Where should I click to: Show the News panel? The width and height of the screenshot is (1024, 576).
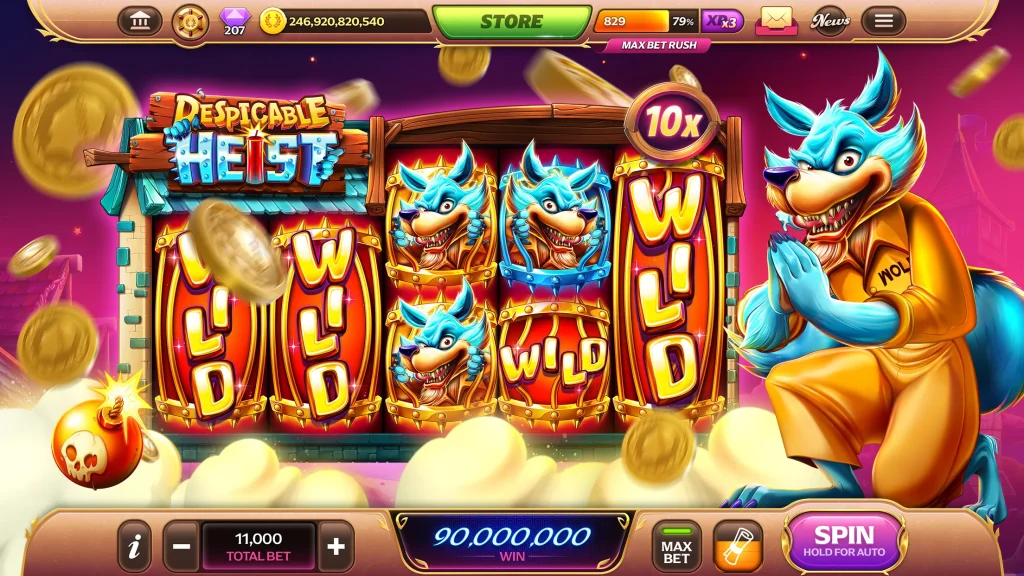click(830, 21)
